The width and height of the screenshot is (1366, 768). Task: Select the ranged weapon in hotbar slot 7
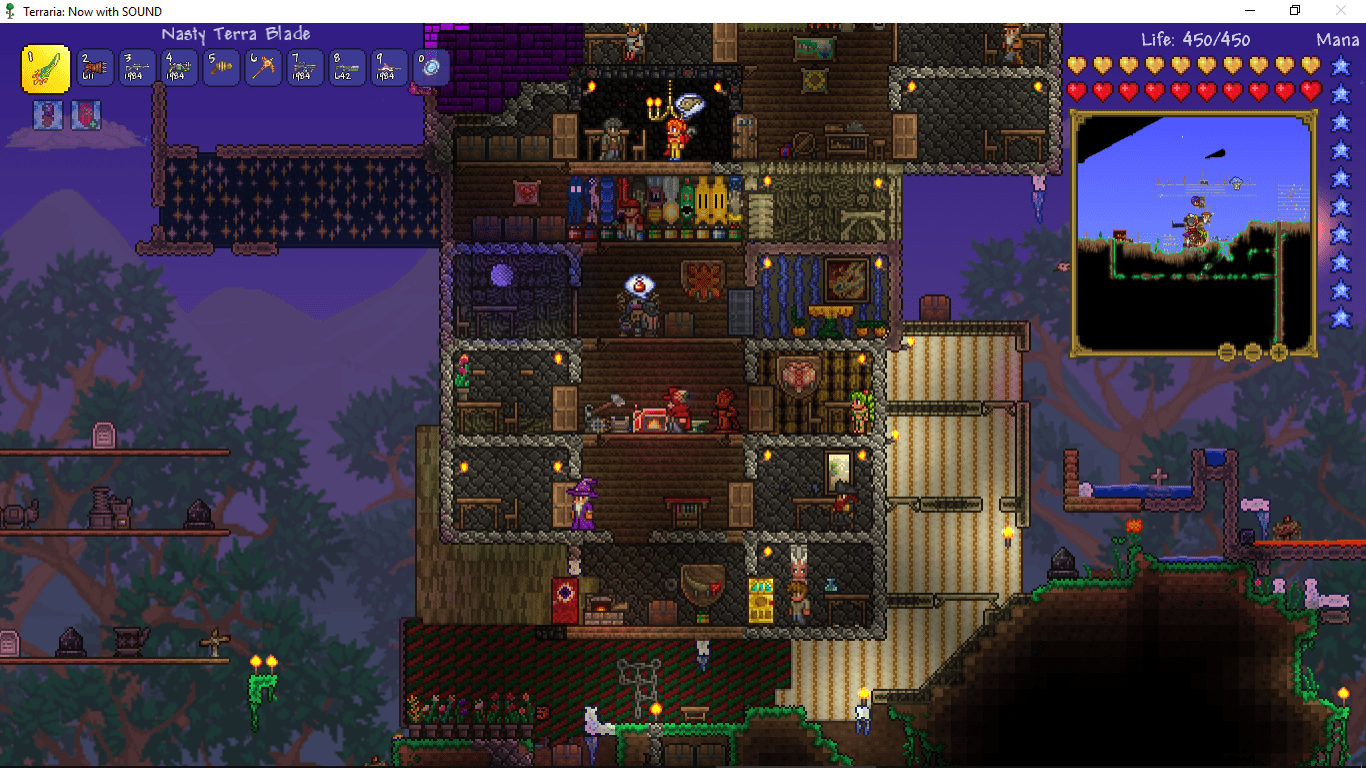point(305,68)
